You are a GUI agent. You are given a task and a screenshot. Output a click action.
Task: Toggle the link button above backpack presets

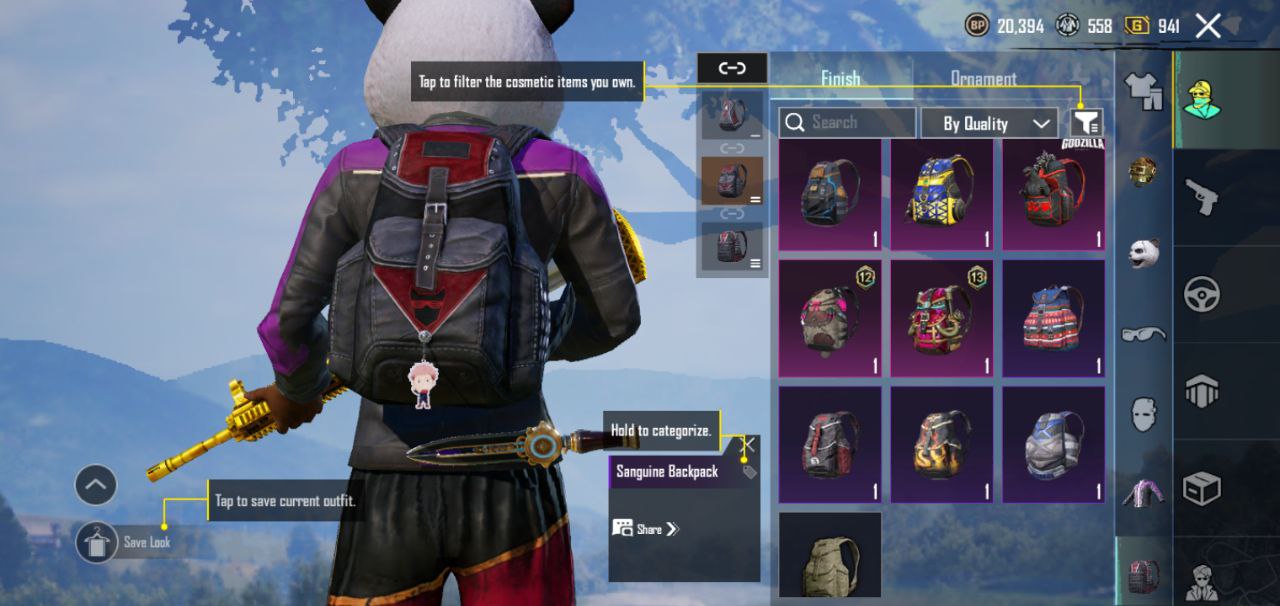coord(732,68)
